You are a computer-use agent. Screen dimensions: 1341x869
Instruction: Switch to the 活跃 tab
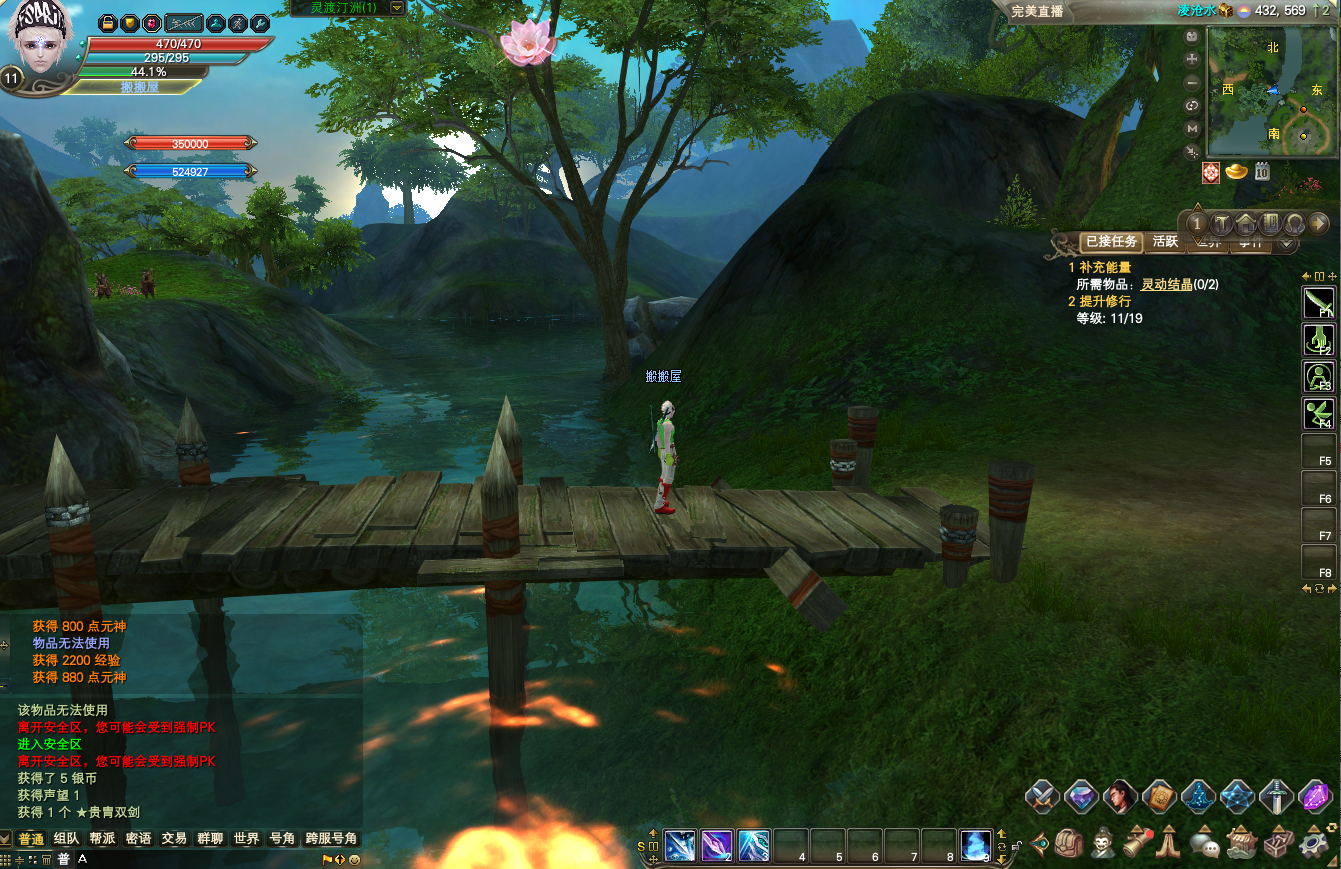1165,242
